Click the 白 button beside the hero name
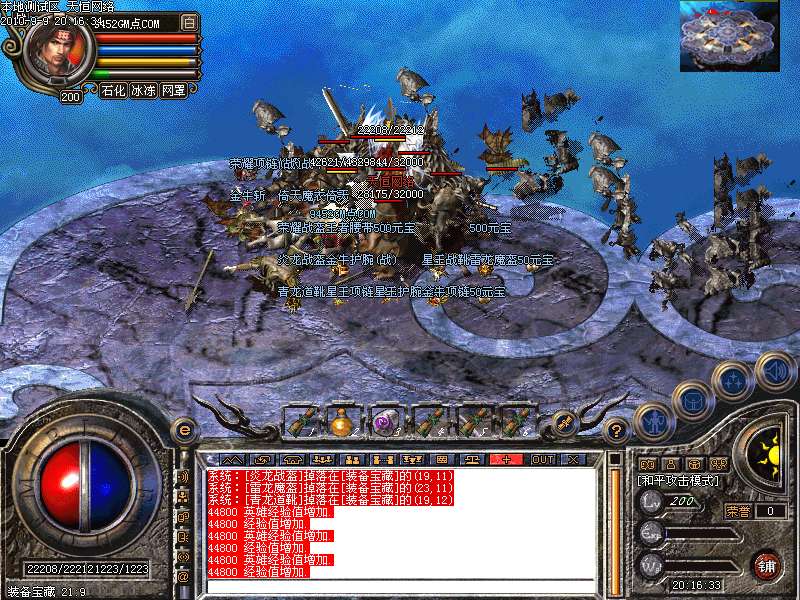This screenshot has height=600, width=800. point(190,21)
